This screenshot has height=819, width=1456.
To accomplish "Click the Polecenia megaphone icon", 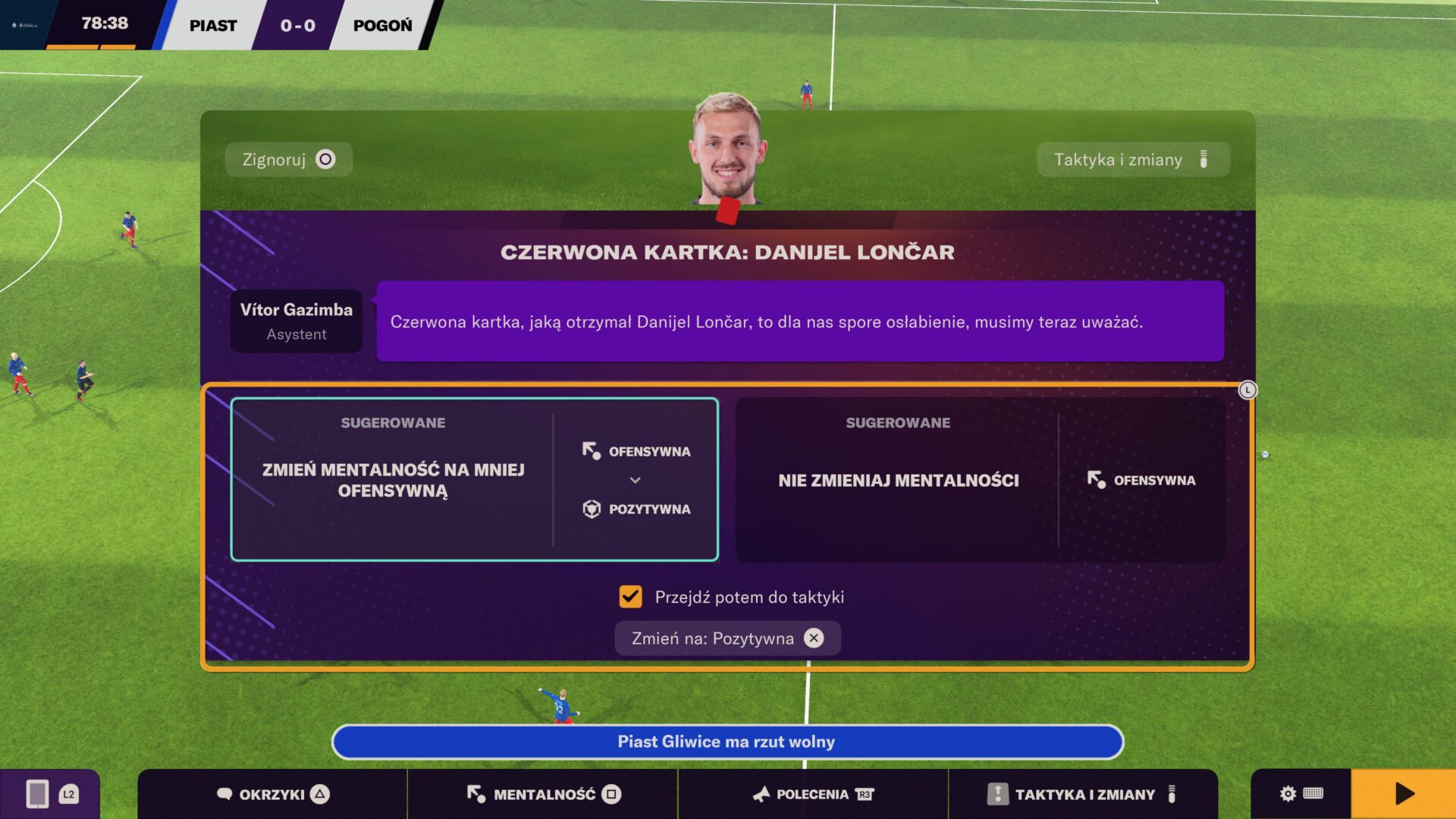I will tap(761, 794).
